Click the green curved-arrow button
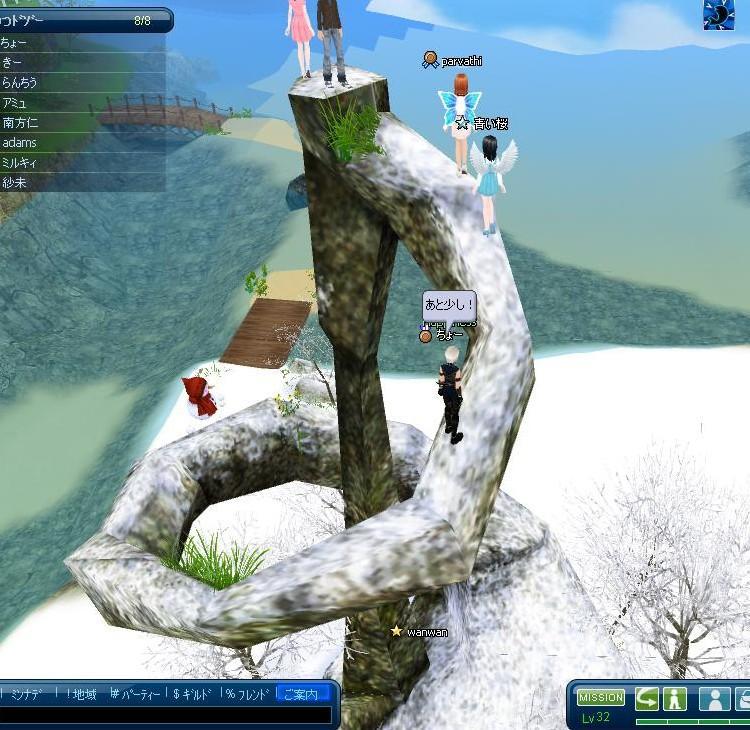This screenshot has height=730, width=750. [647, 698]
